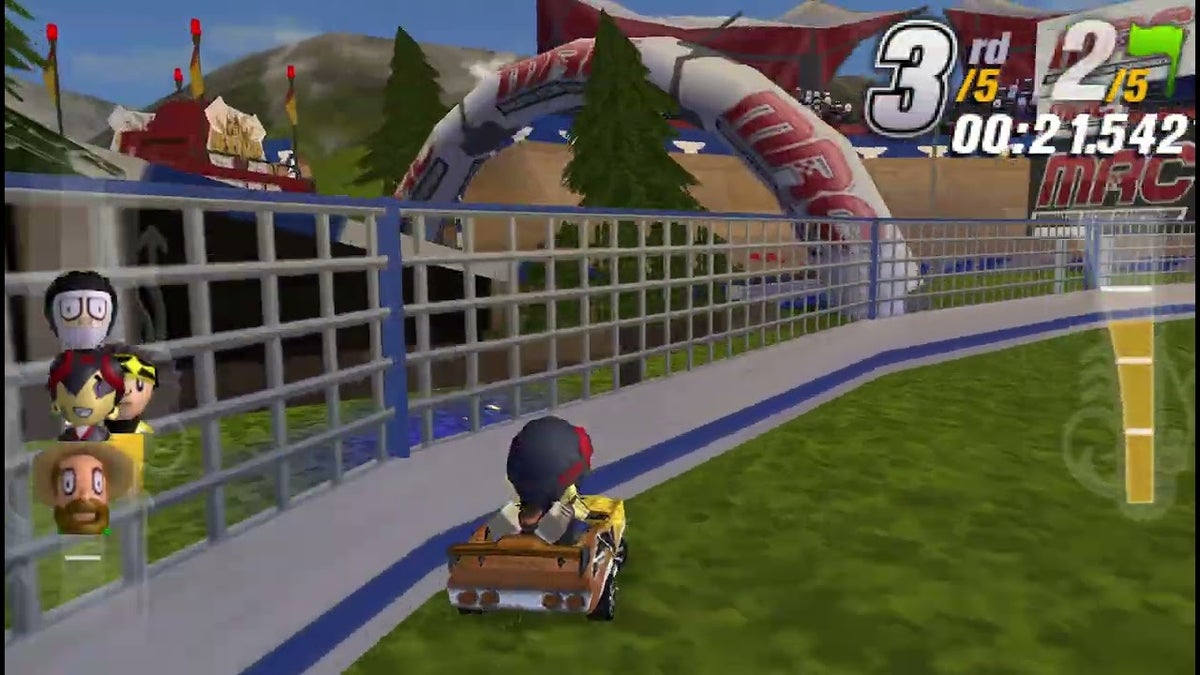Click the green lap flag icon

(x=1157, y=55)
